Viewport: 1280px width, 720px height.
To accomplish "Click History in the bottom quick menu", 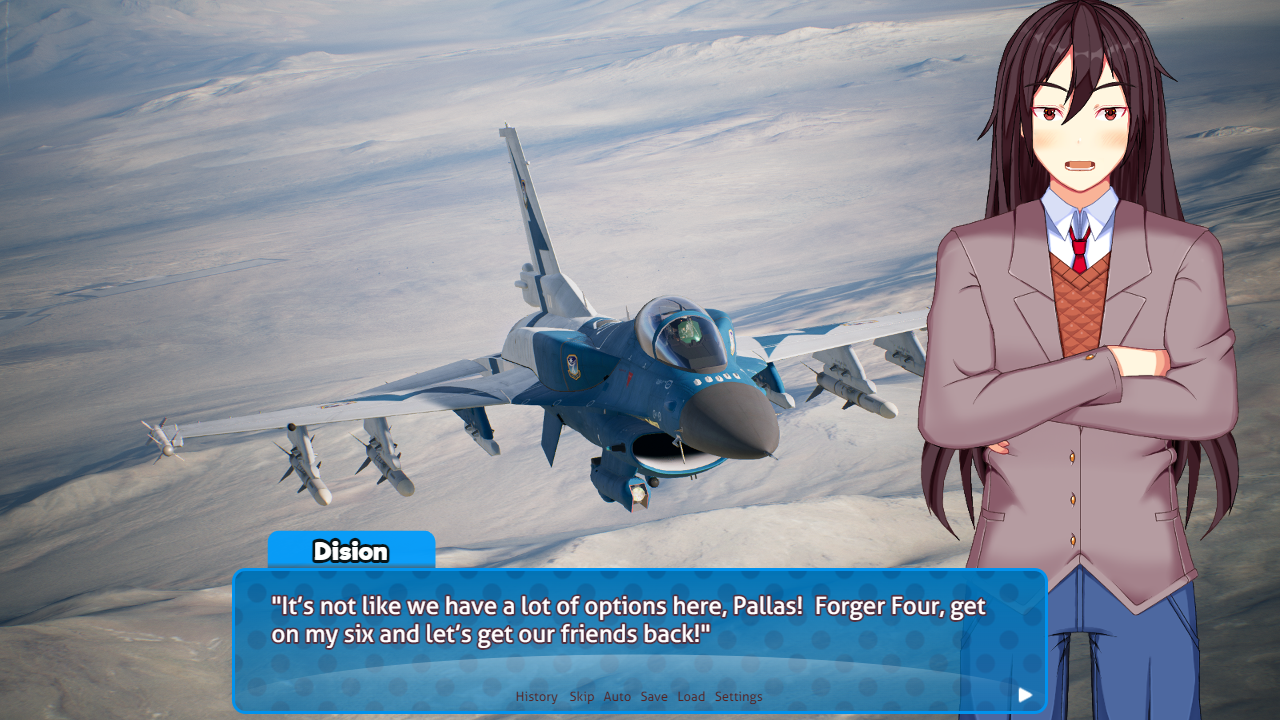I will click(536, 696).
